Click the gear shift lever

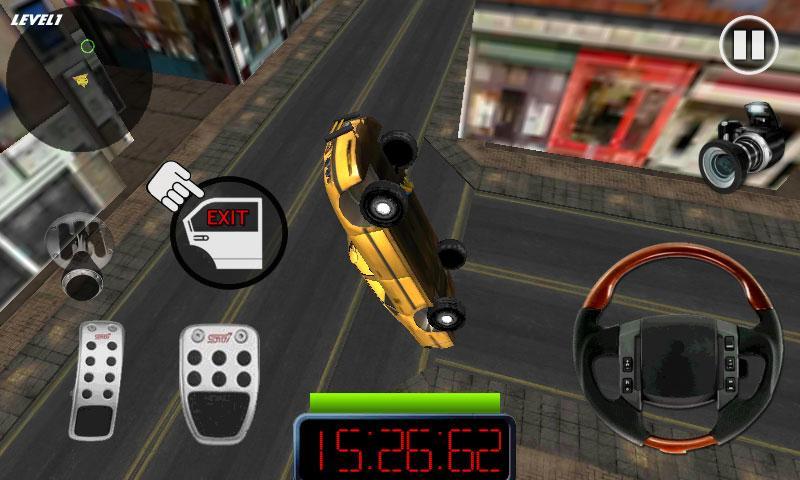click(77, 253)
